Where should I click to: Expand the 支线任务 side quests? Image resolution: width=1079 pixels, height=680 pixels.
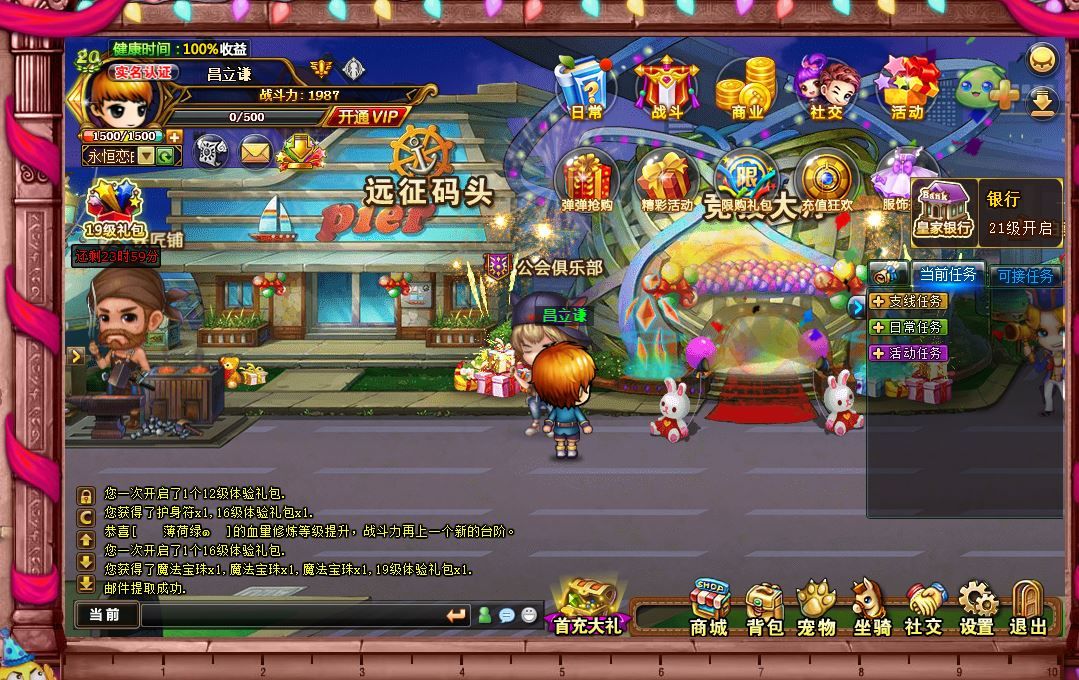coord(908,301)
